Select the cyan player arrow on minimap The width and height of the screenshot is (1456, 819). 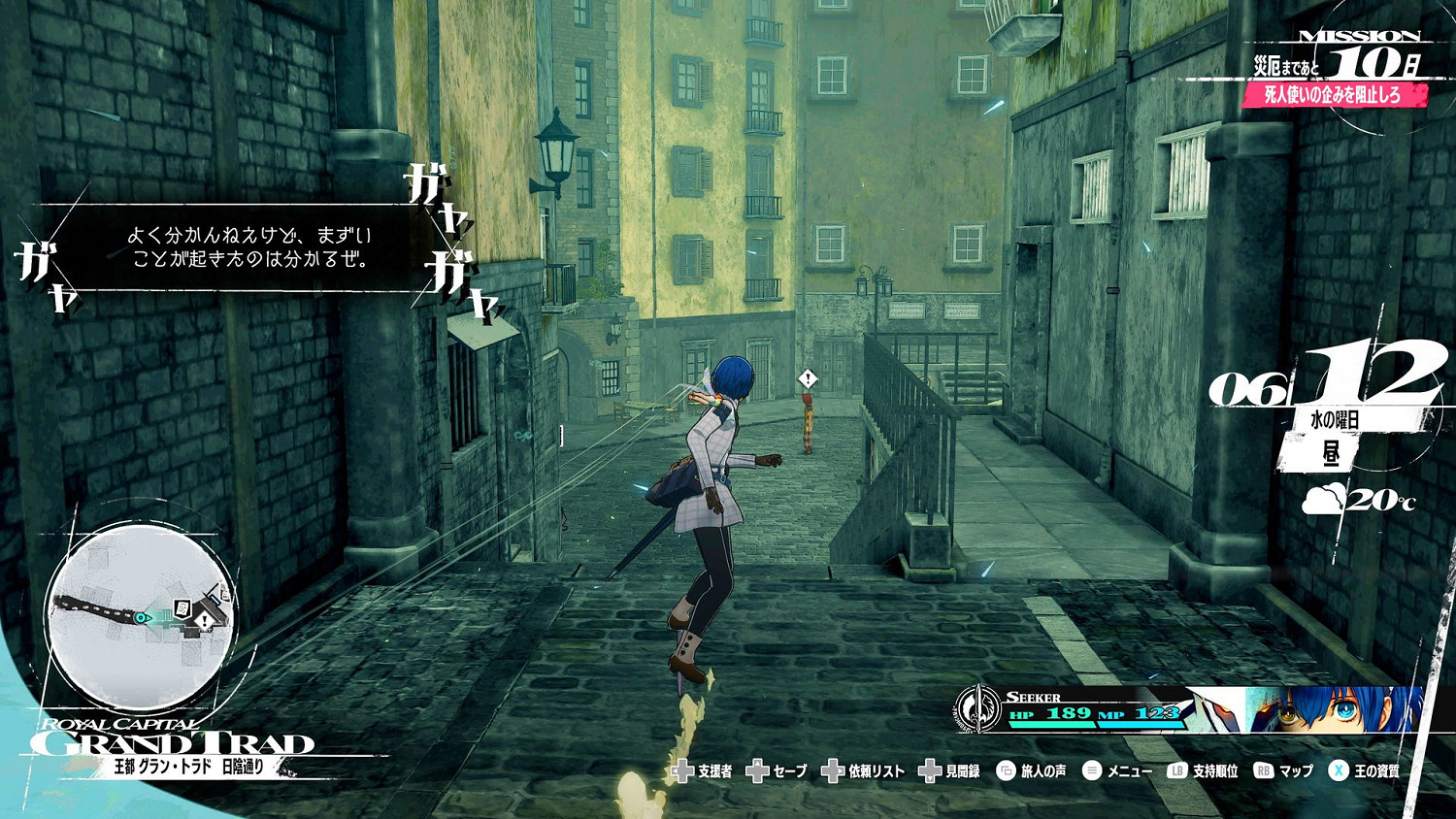[x=143, y=617]
